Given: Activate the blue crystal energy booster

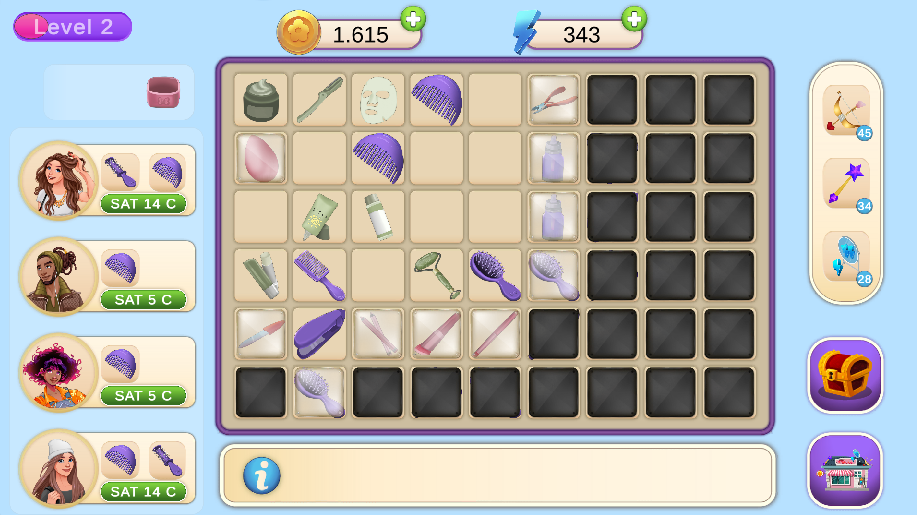Looking at the screenshot, I should (x=845, y=256).
